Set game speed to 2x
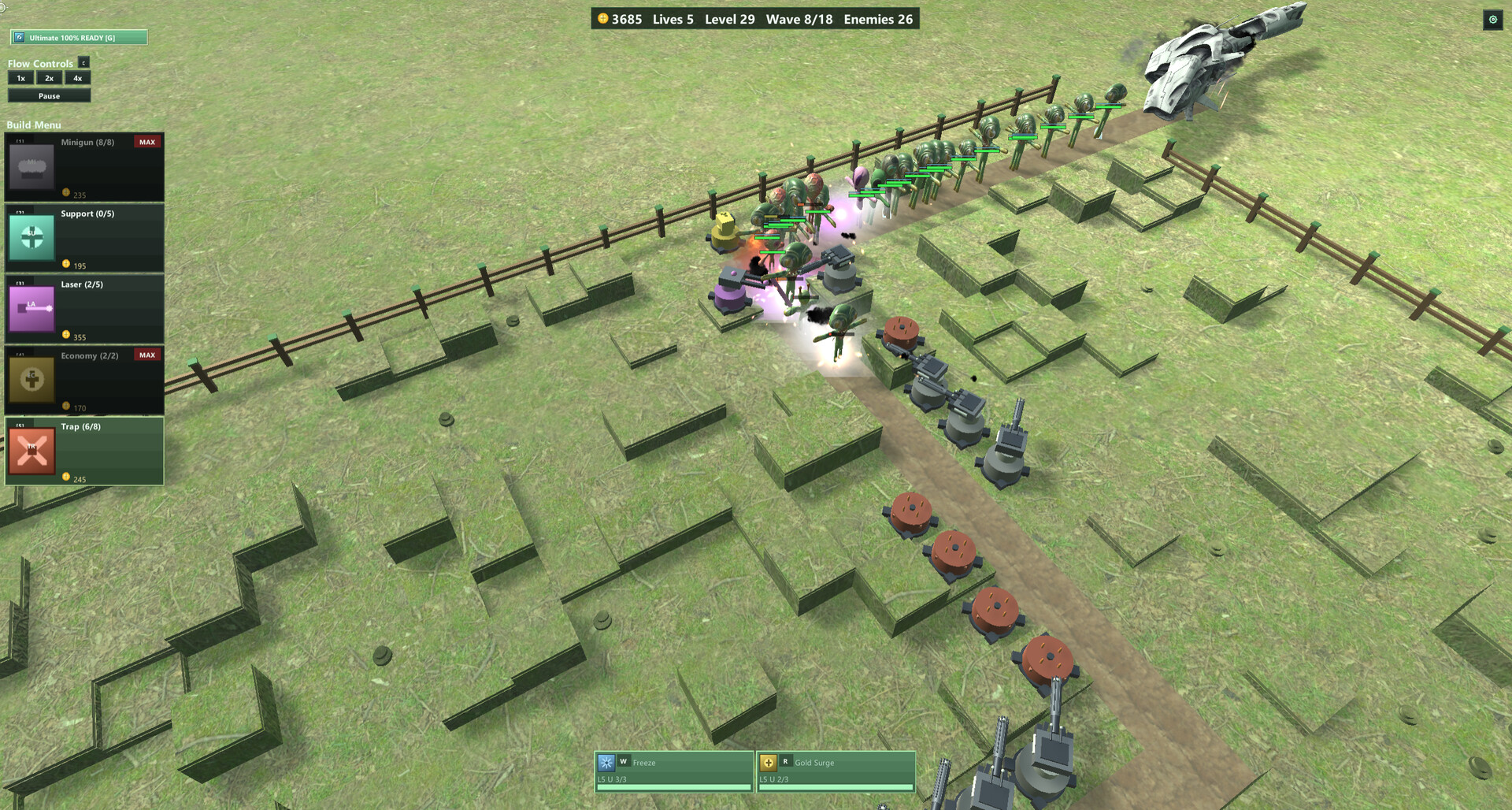Screen dimensions: 1512x810 click(49, 78)
